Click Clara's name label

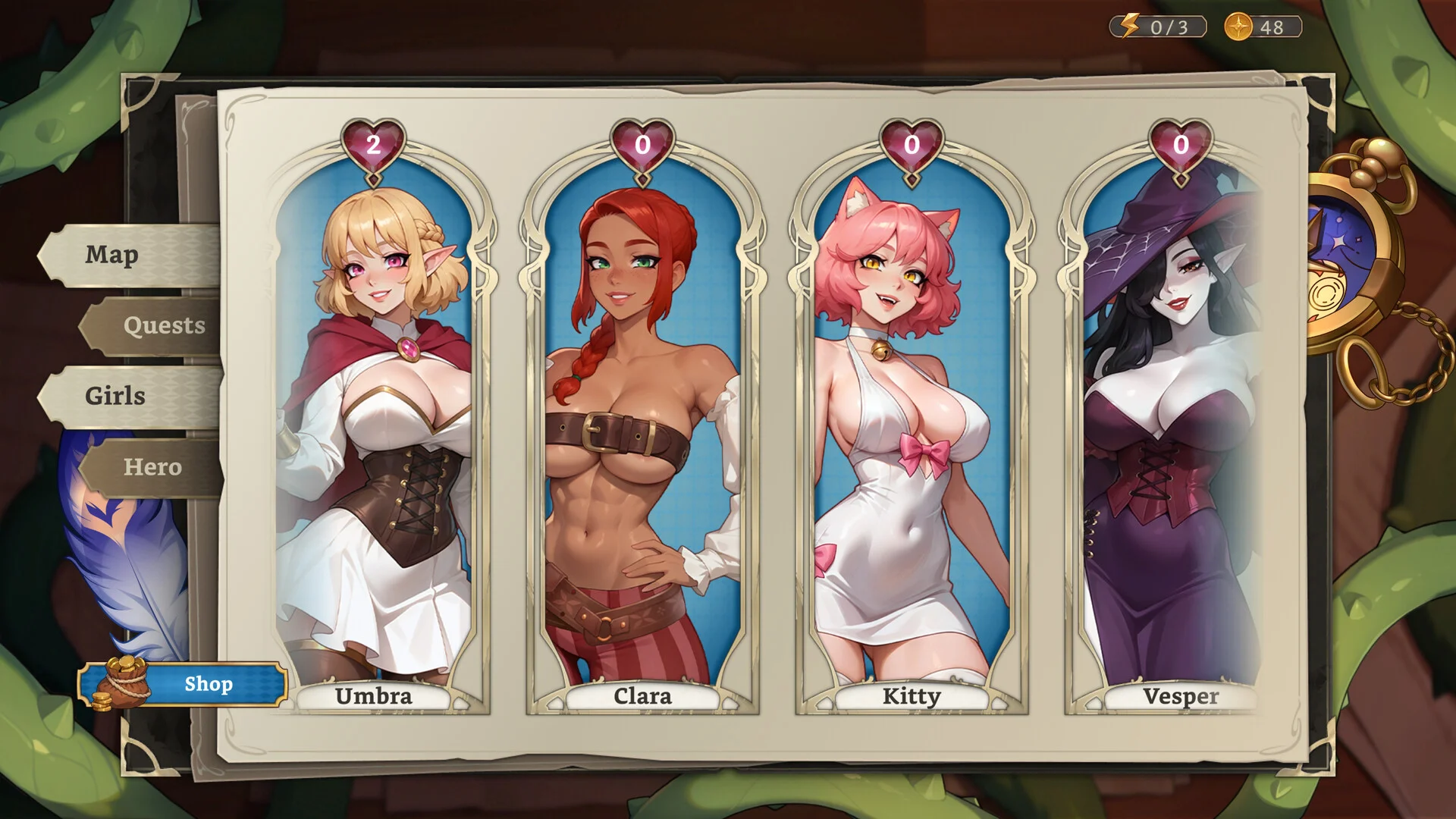(644, 697)
